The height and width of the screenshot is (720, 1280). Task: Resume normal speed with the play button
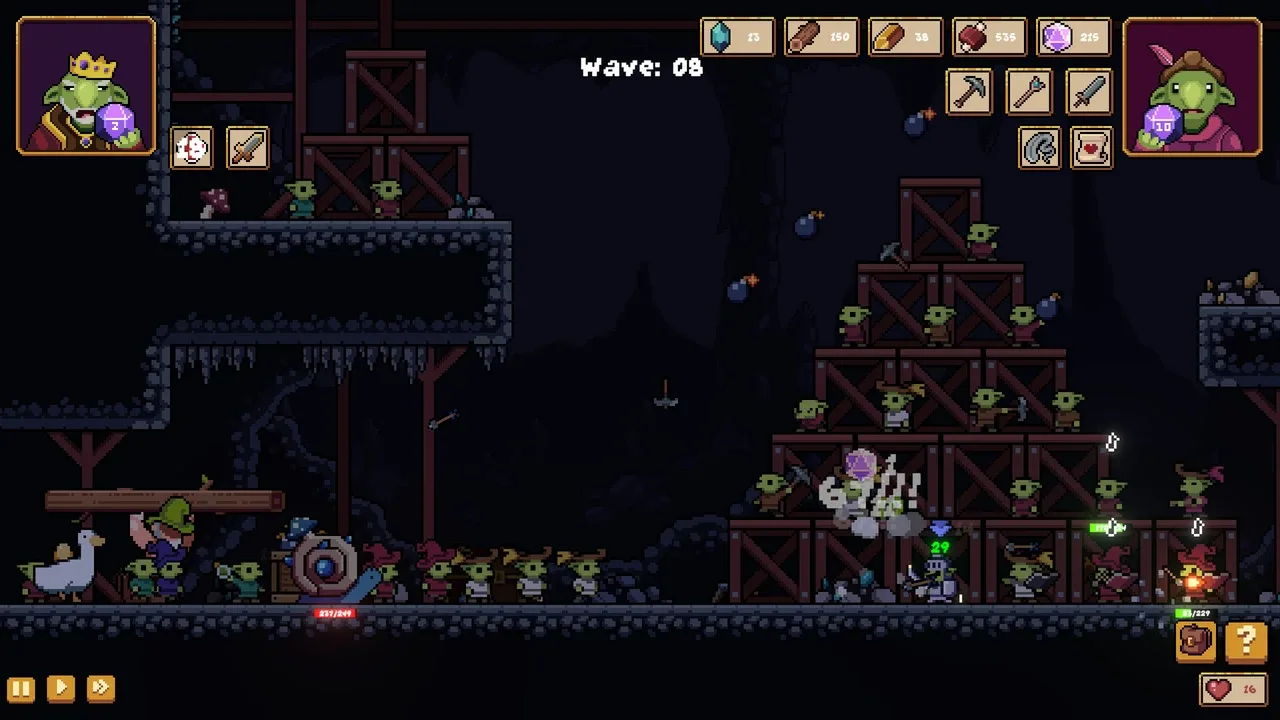click(x=60, y=688)
